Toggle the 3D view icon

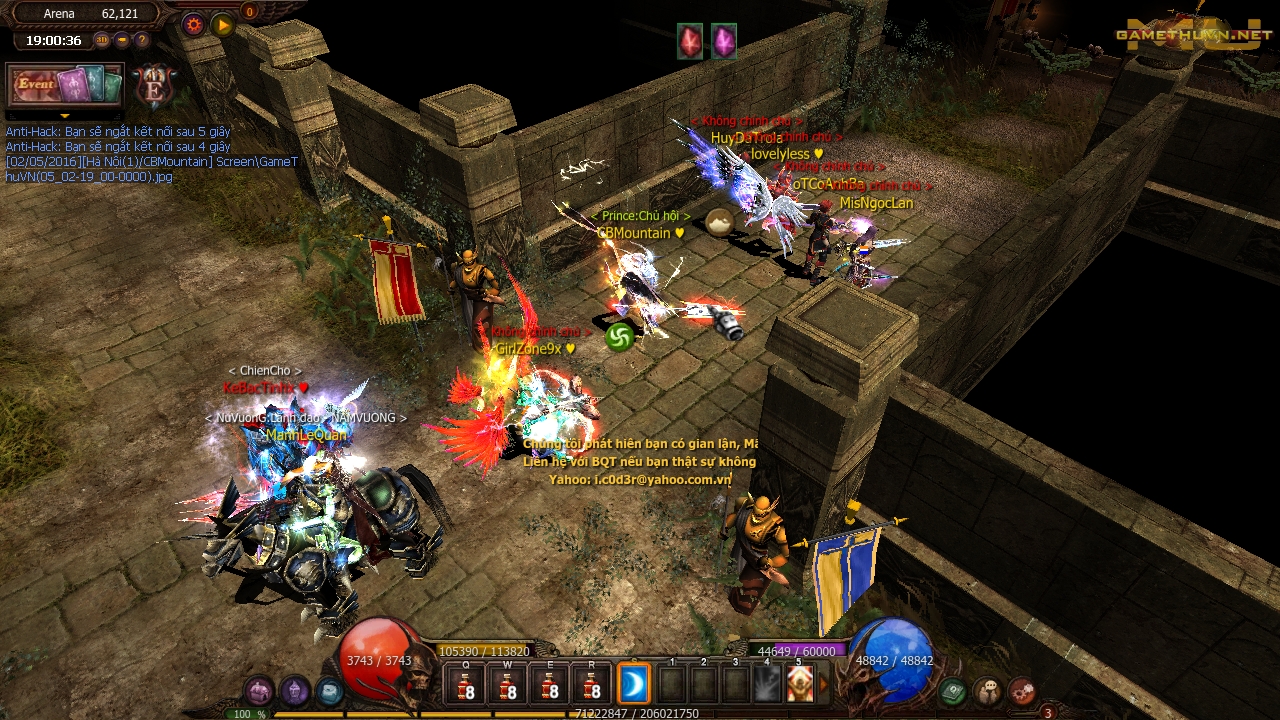pyautogui.click(x=101, y=39)
